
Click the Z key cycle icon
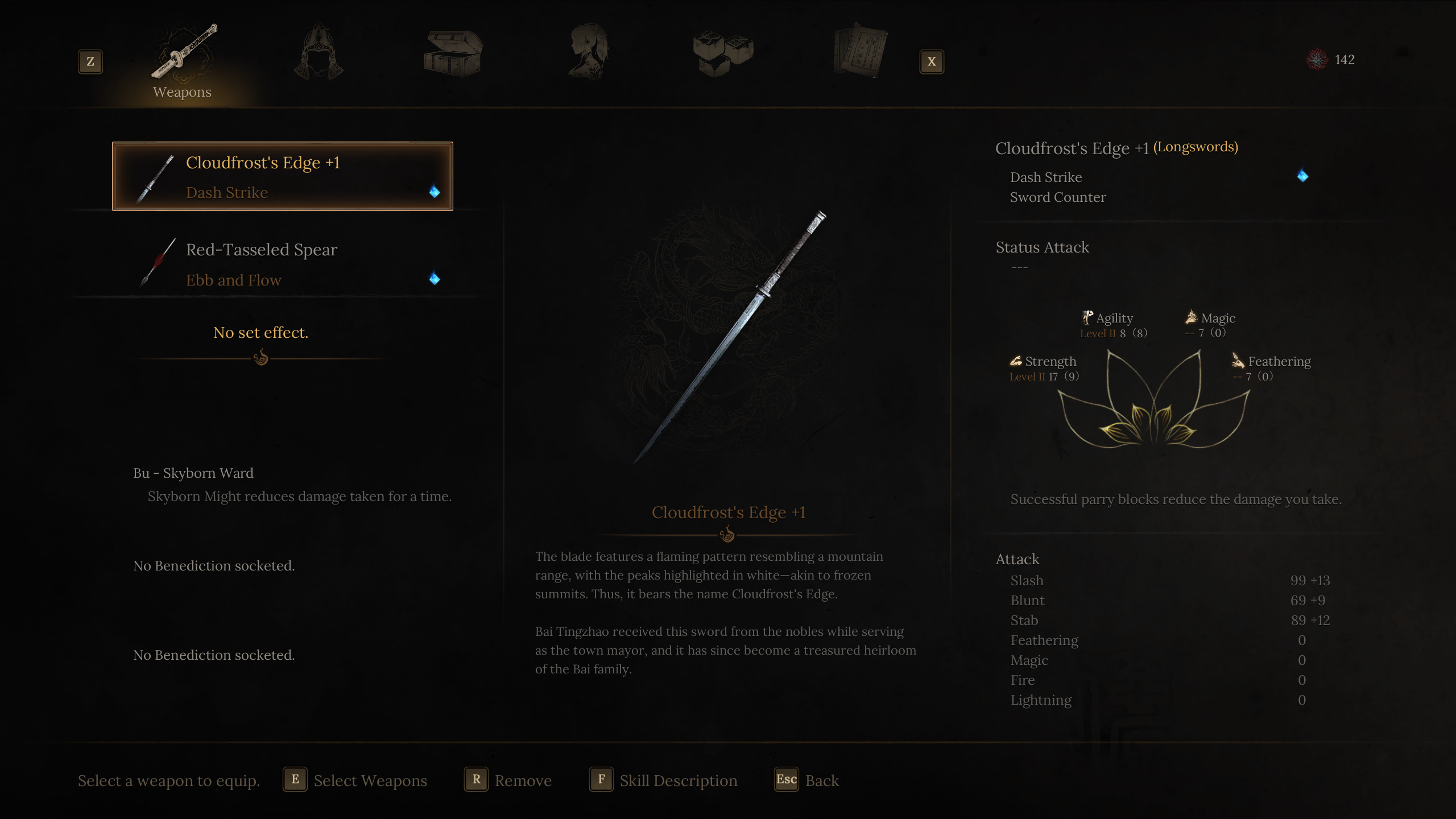90,61
